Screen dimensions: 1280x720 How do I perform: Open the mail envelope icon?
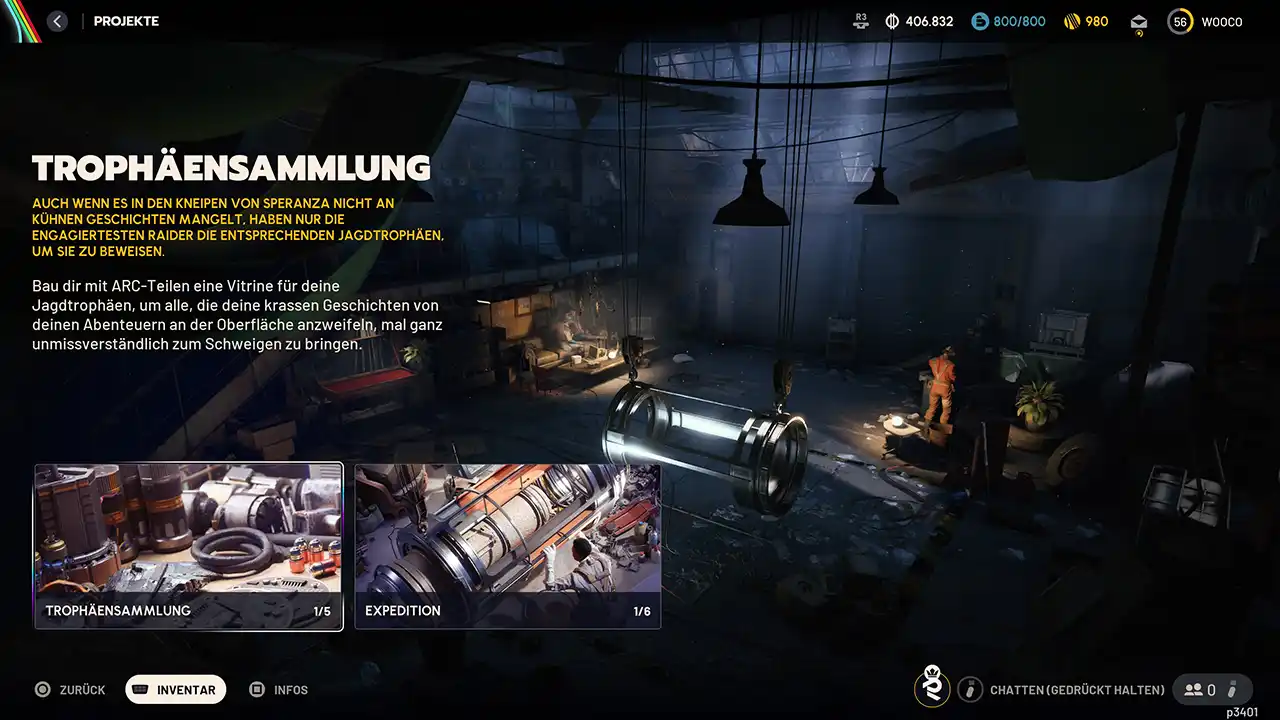coord(1139,22)
